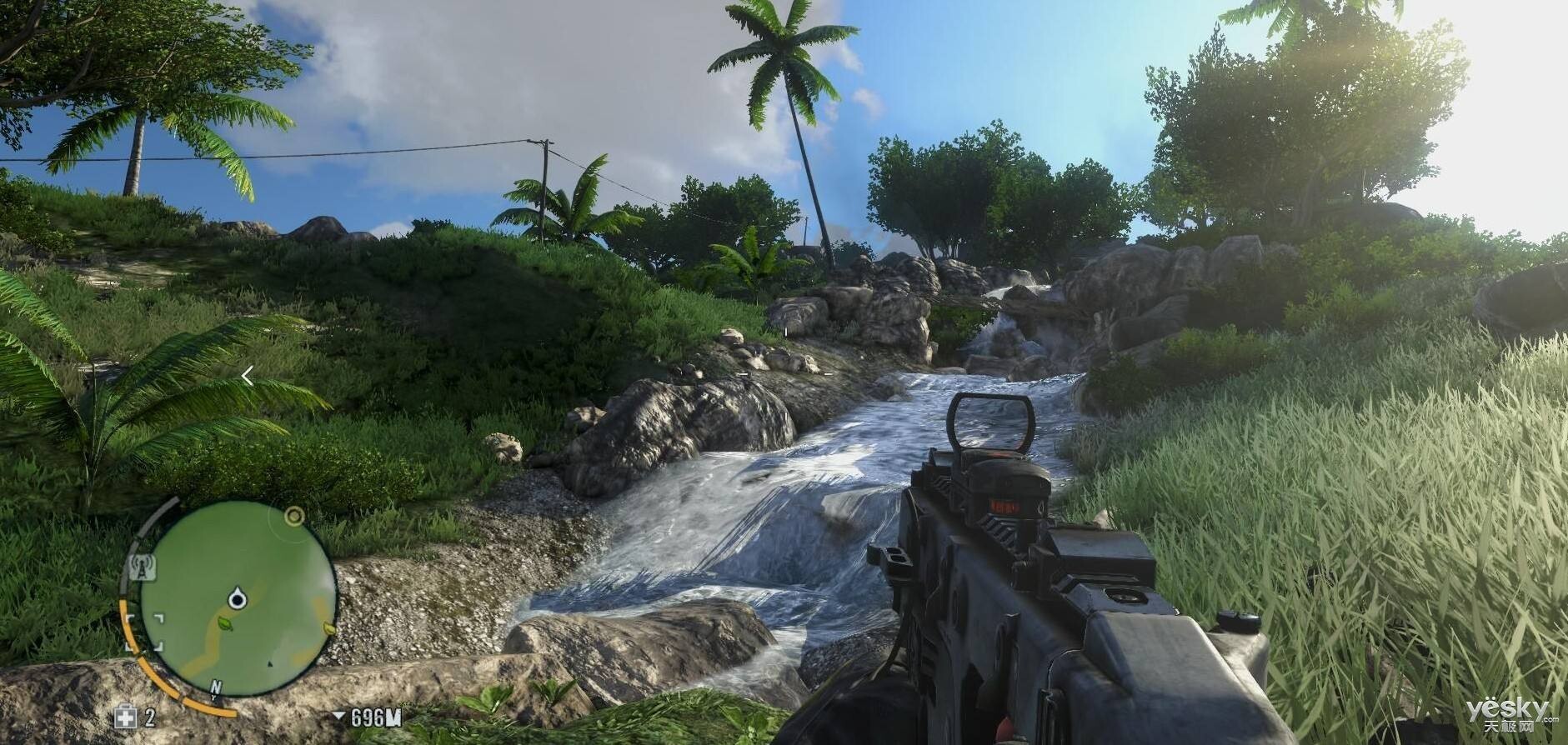Screen dimensions: 1568x745
Task: Select the yellow leaf marker at the minimap edge
Action: pyautogui.click(x=328, y=628)
